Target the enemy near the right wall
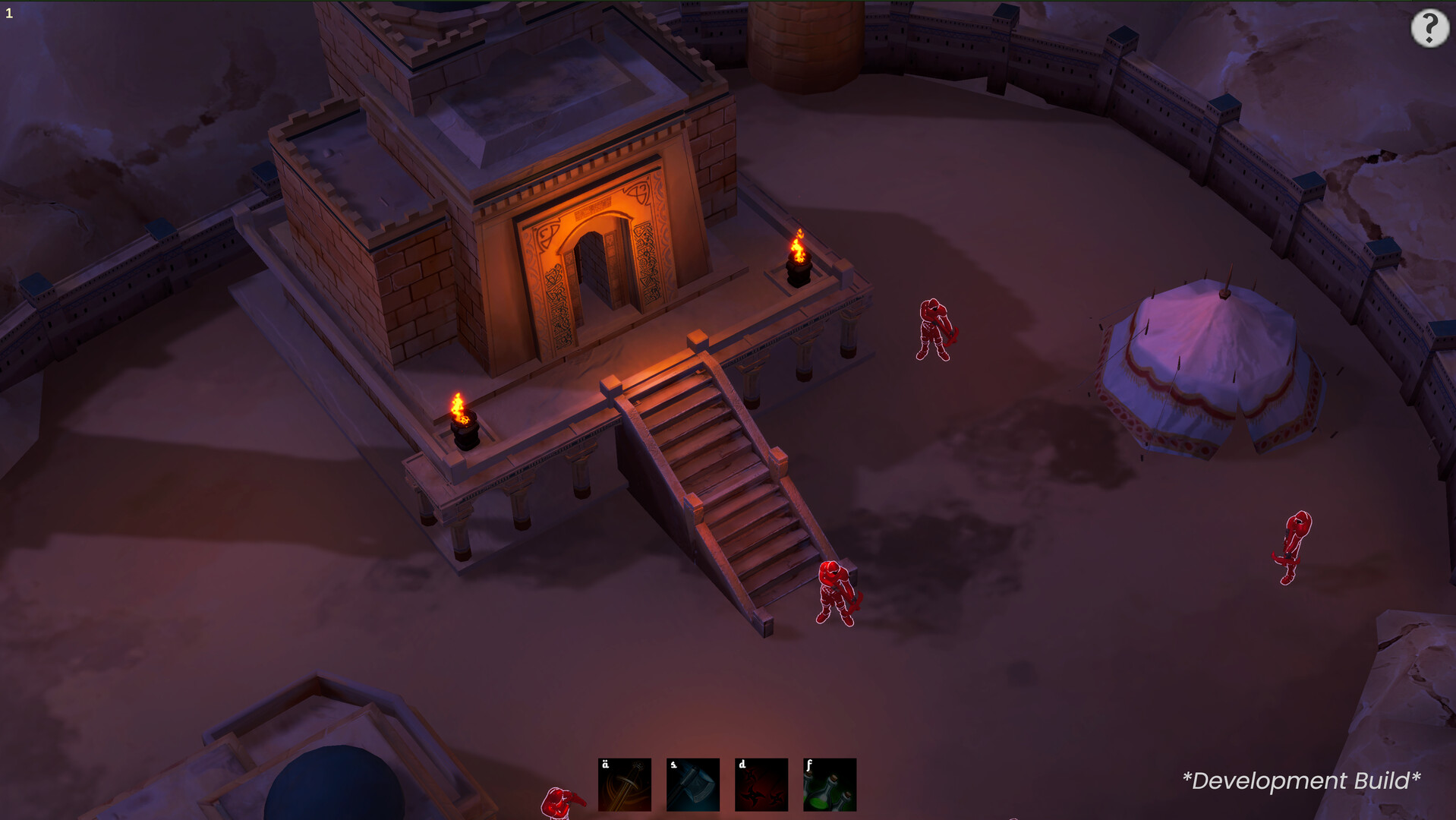This screenshot has height=820, width=1456. (1292, 548)
